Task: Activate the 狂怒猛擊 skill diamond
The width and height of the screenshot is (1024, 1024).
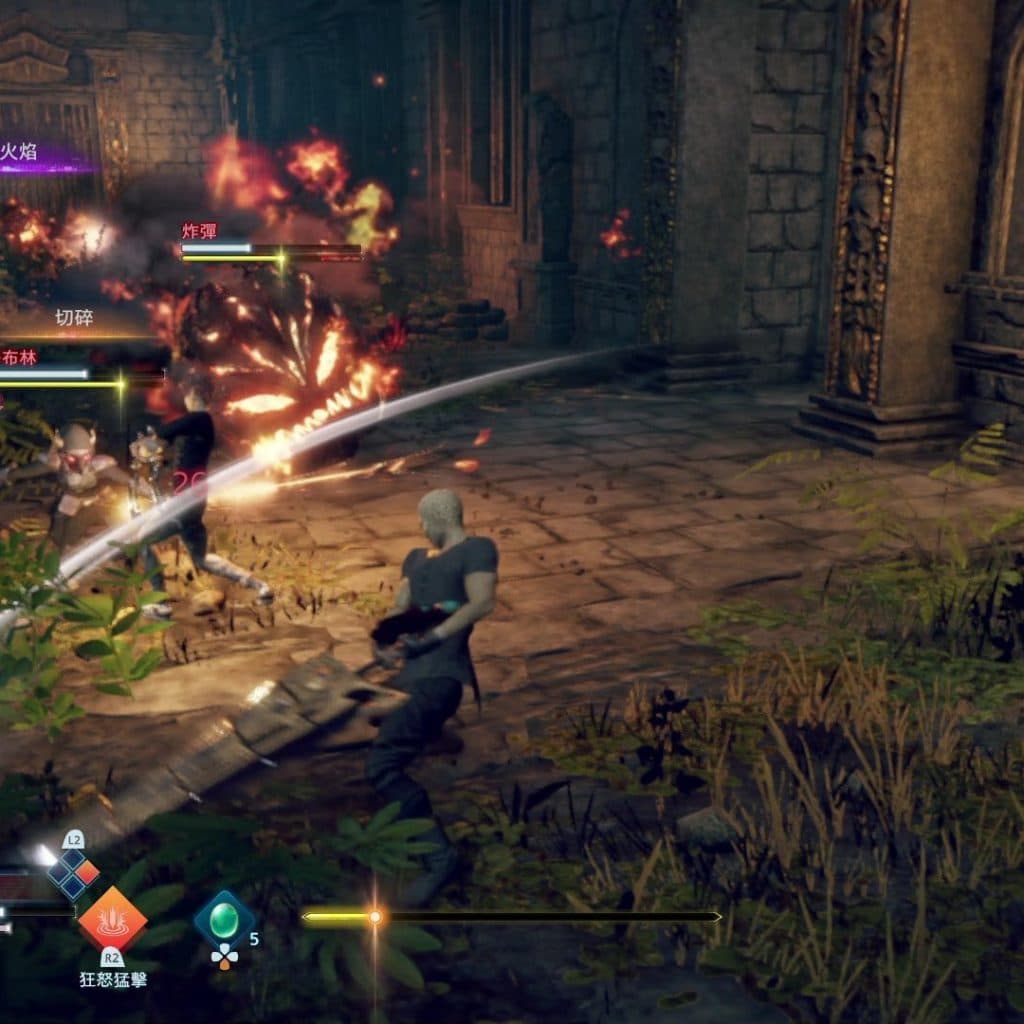Action: [x=112, y=918]
